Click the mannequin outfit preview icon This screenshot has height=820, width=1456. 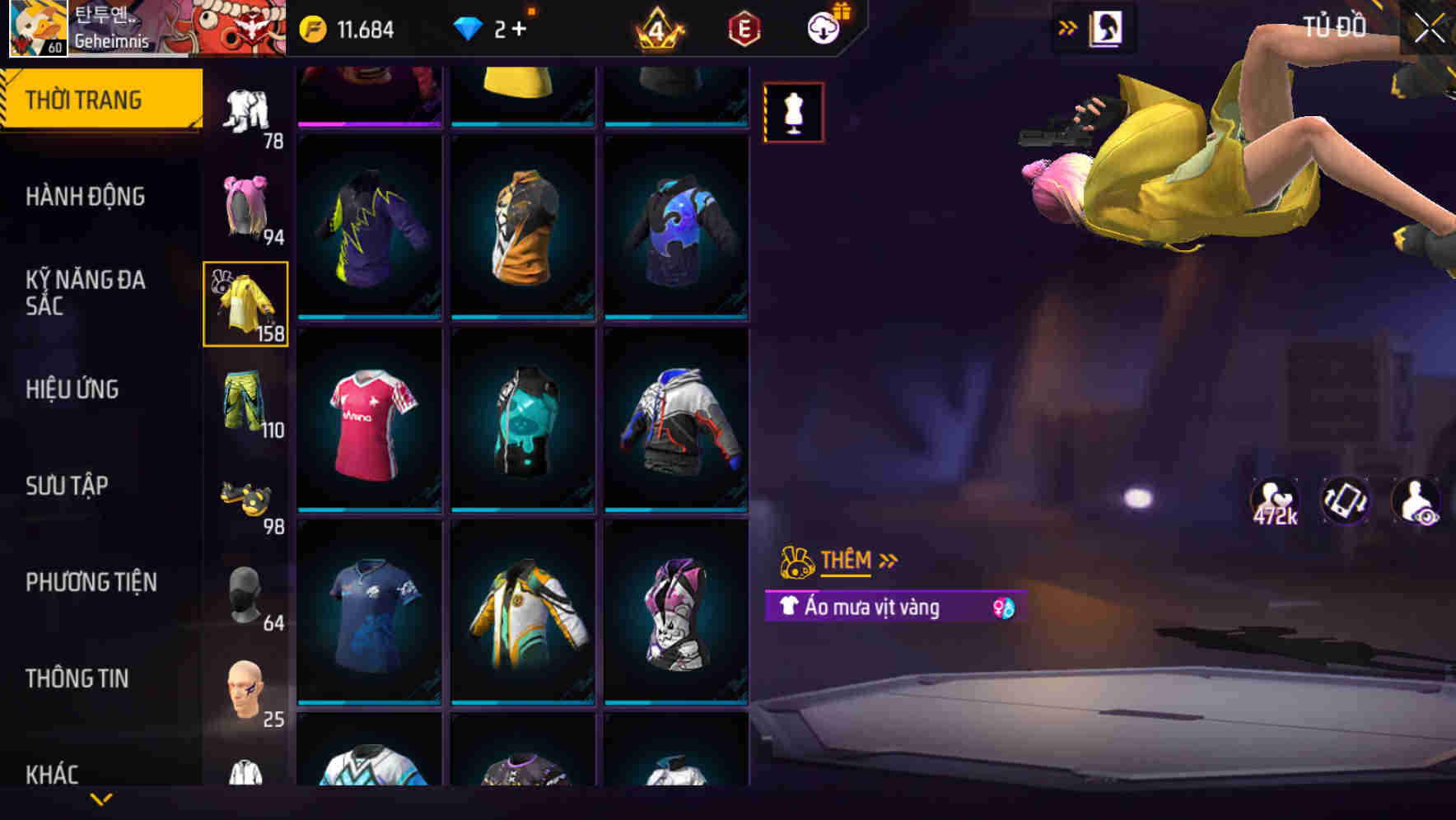point(793,112)
